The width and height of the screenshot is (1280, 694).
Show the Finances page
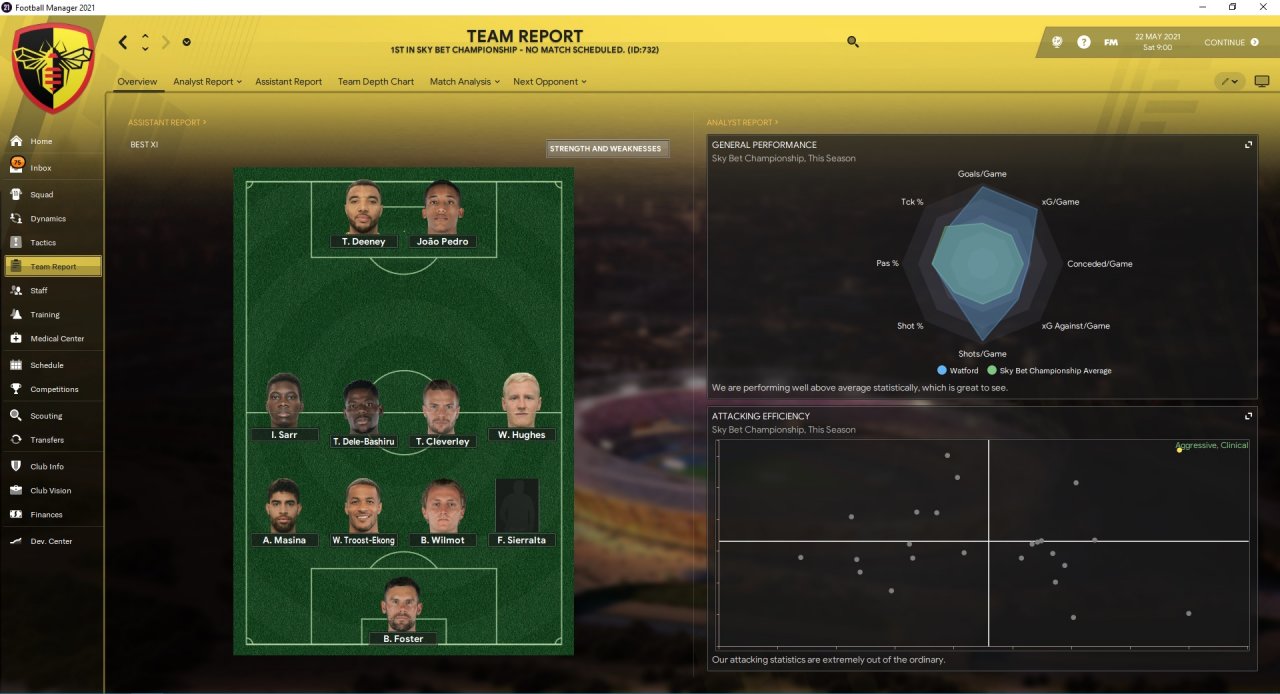pos(46,515)
